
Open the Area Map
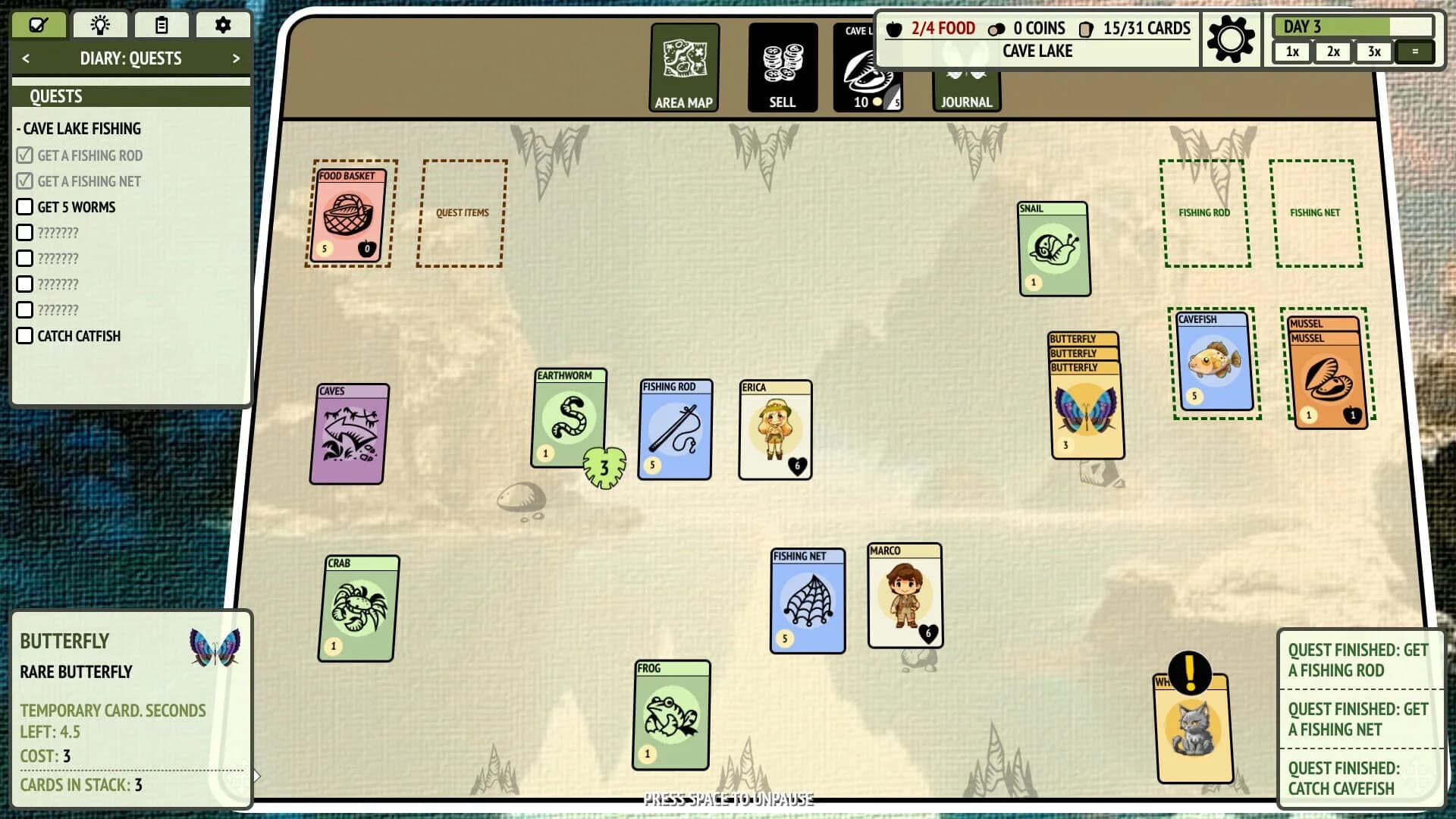tap(685, 67)
